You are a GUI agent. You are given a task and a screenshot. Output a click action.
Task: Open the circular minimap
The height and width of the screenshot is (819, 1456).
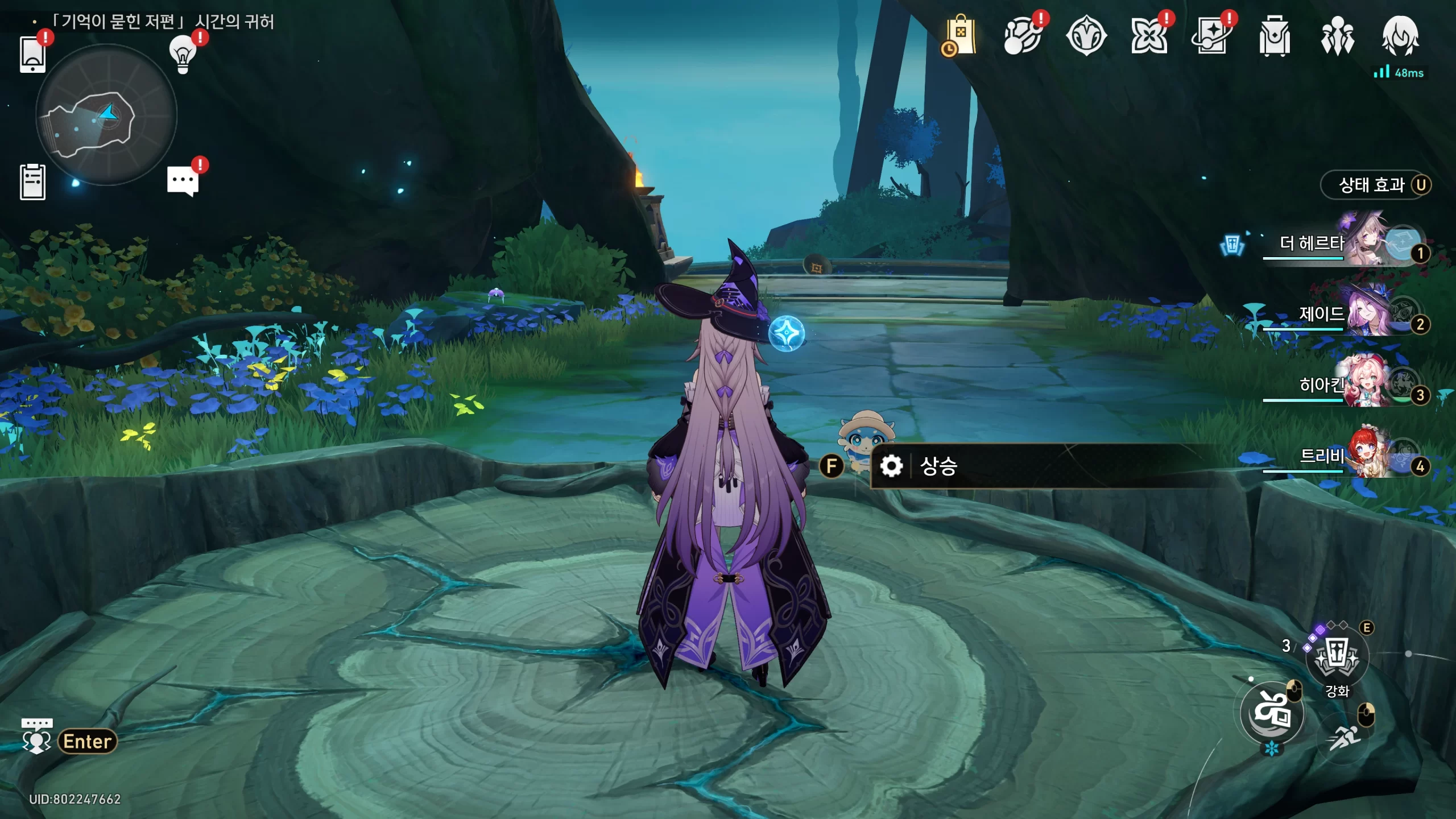click(106, 115)
